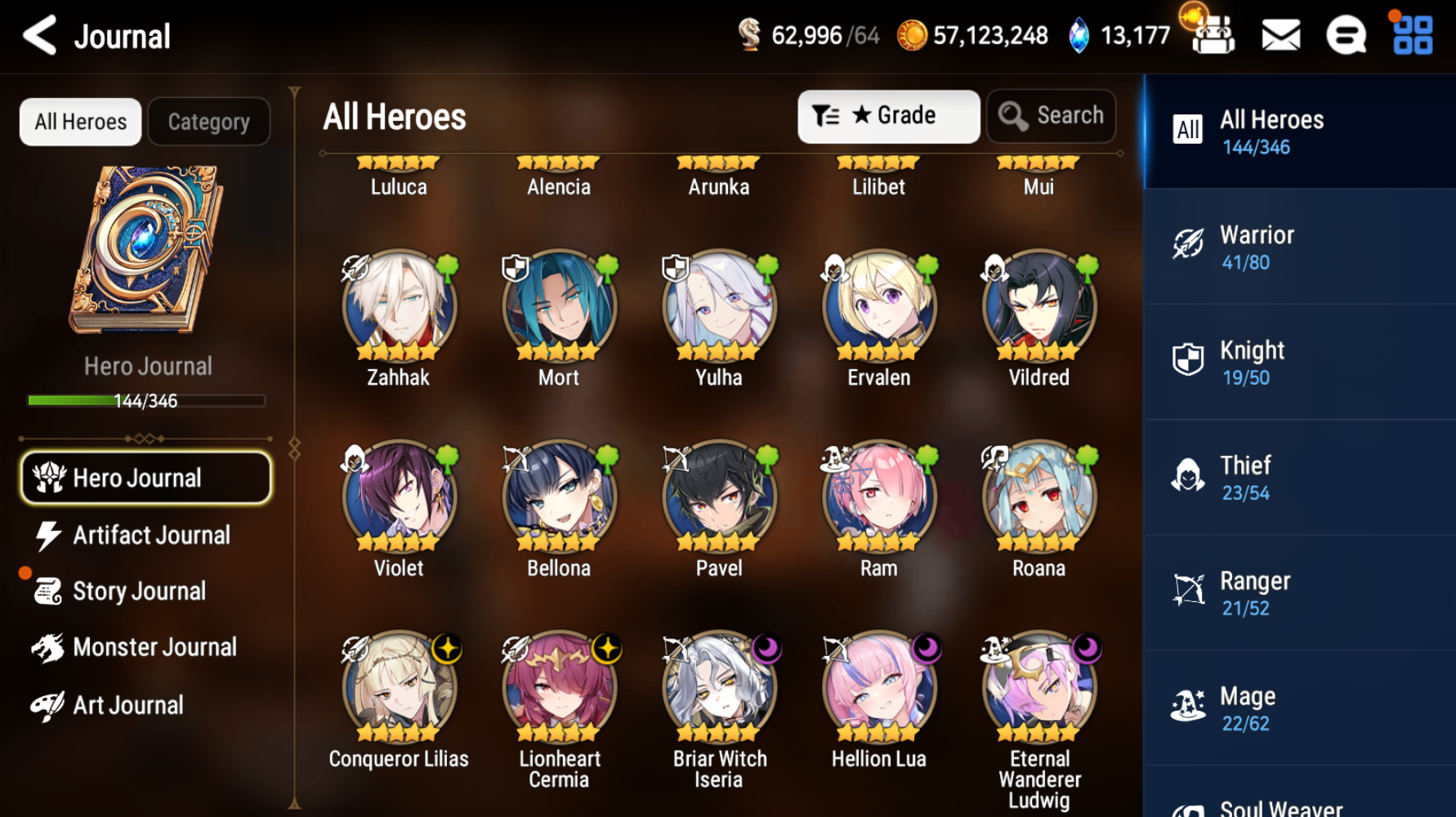Choose Ram's portrait in the list
Viewport: 1456px width, 817px height.
tap(878, 498)
